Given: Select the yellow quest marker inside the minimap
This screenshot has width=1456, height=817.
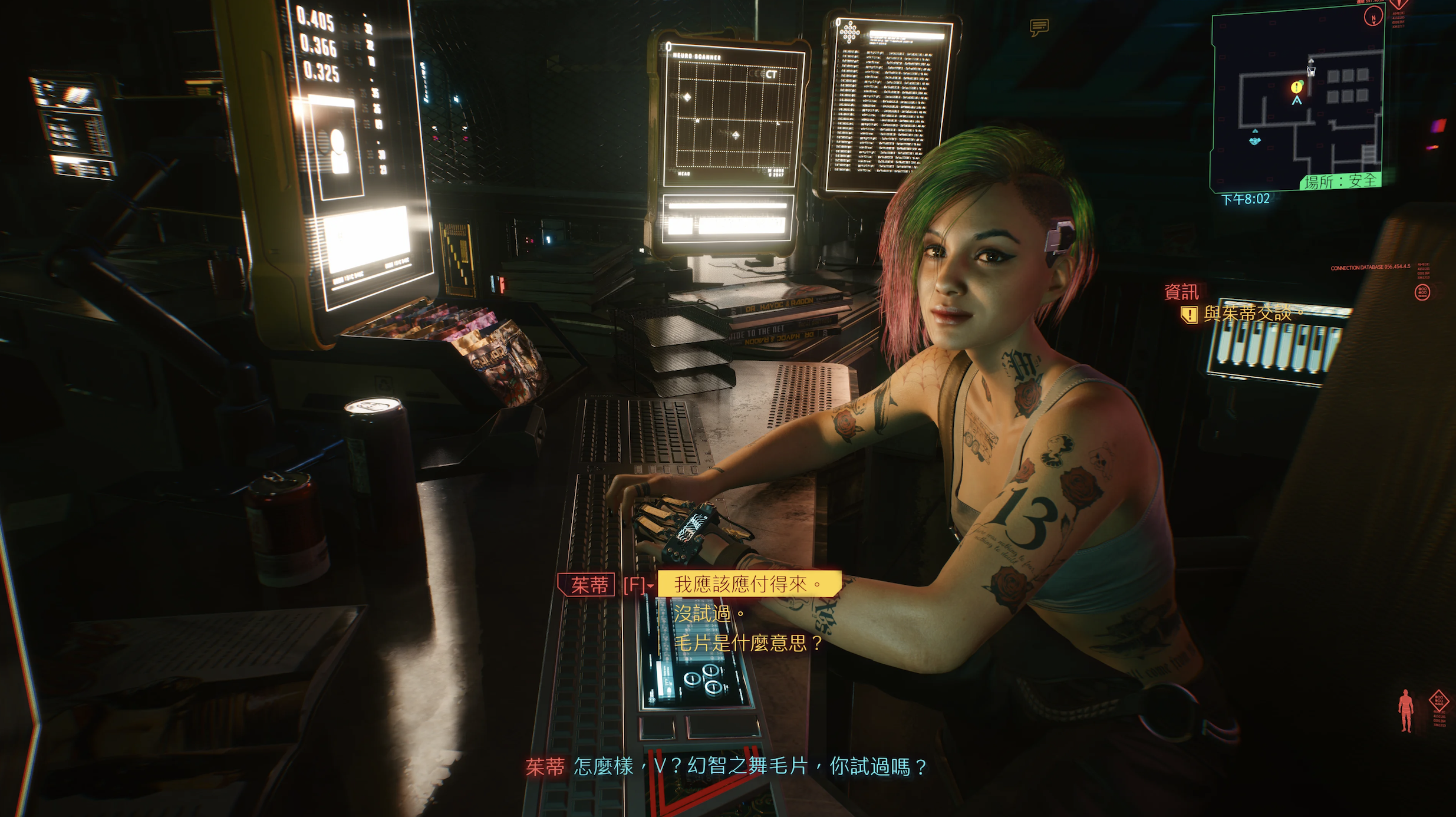Looking at the screenshot, I should 1296,87.
